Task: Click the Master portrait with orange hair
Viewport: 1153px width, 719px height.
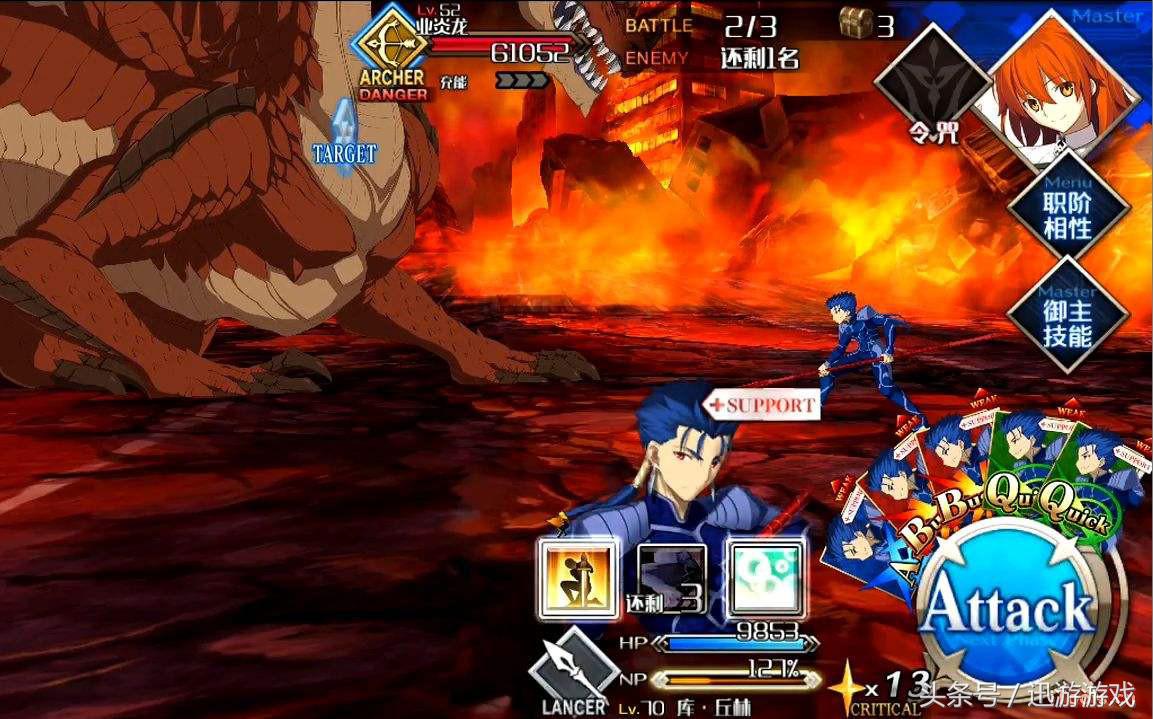Action: pyautogui.click(x=1063, y=84)
